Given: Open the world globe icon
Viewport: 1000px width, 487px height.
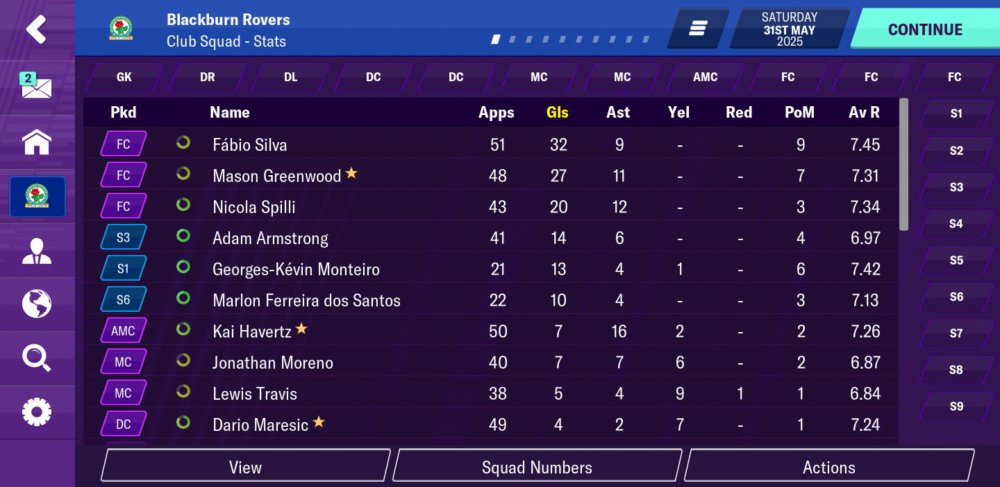Looking at the screenshot, I should point(37,303).
